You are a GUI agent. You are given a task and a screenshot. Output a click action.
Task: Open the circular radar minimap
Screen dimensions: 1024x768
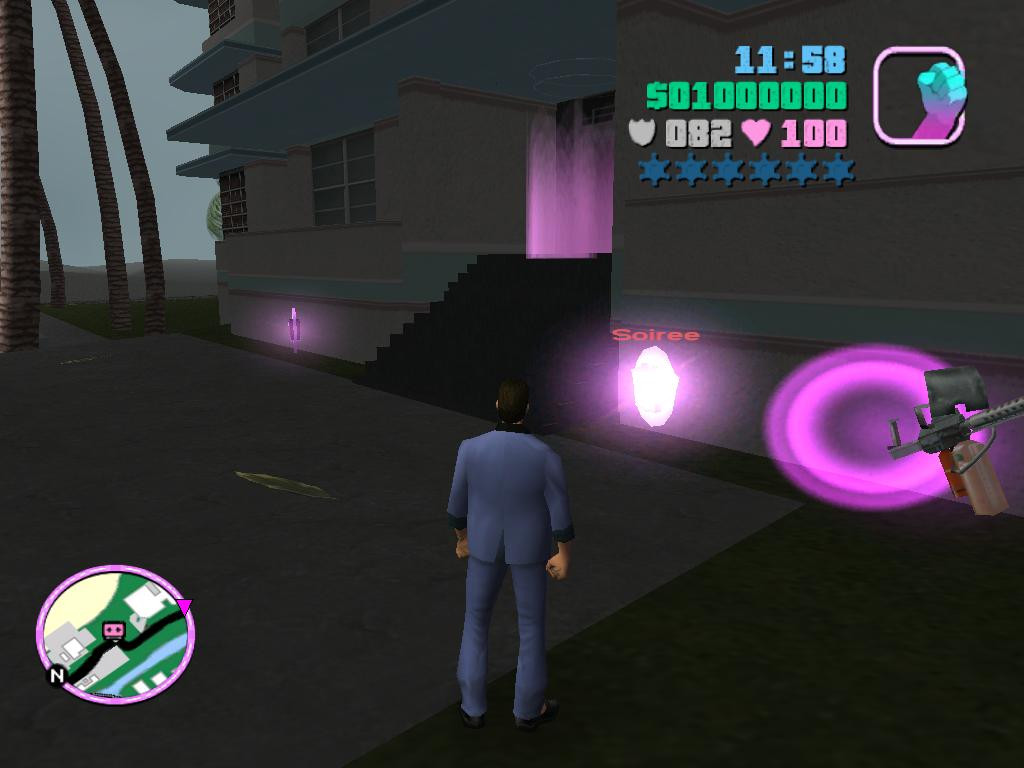coord(116,636)
